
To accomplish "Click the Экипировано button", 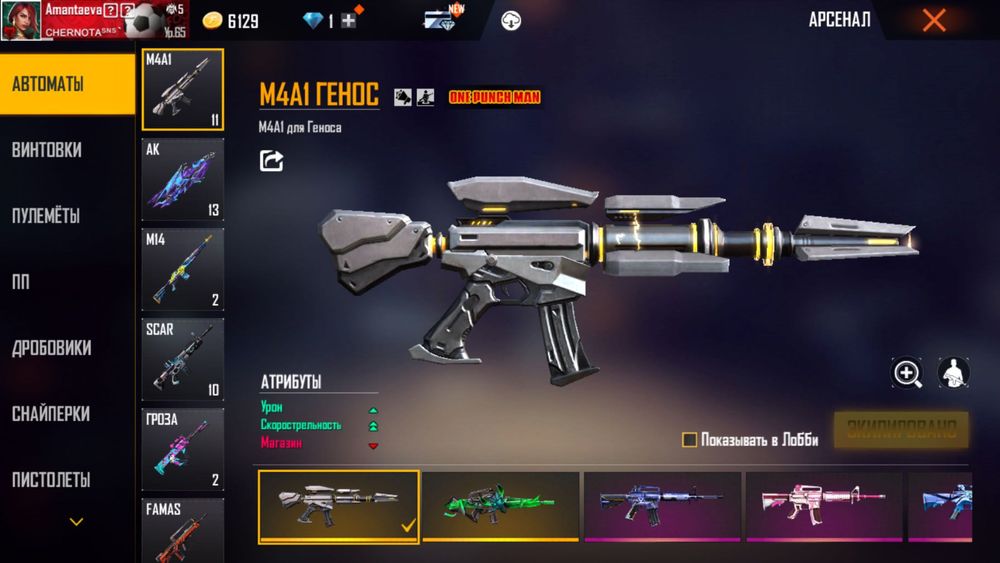I will [x=901, y=430].
